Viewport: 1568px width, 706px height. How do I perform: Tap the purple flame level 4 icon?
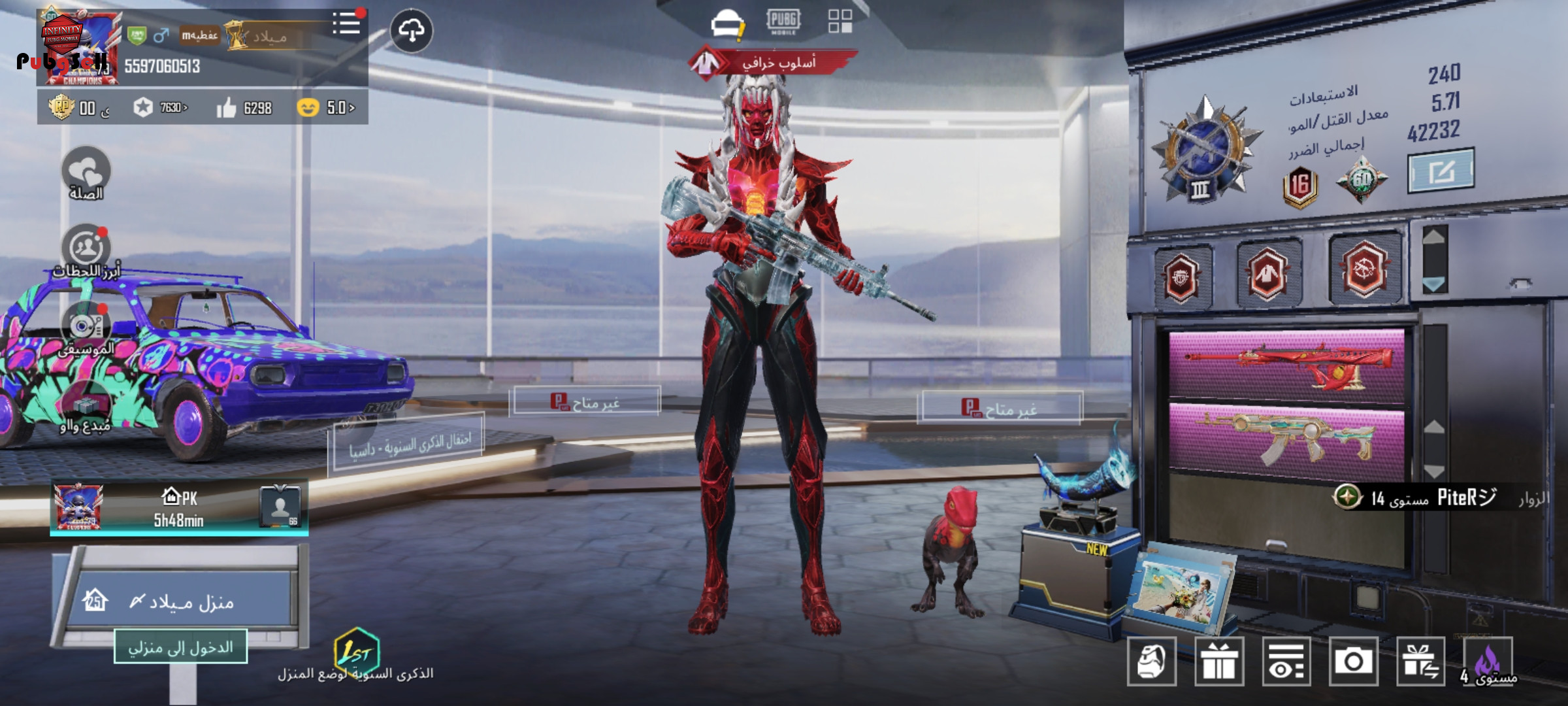(x=1488, y=662)
